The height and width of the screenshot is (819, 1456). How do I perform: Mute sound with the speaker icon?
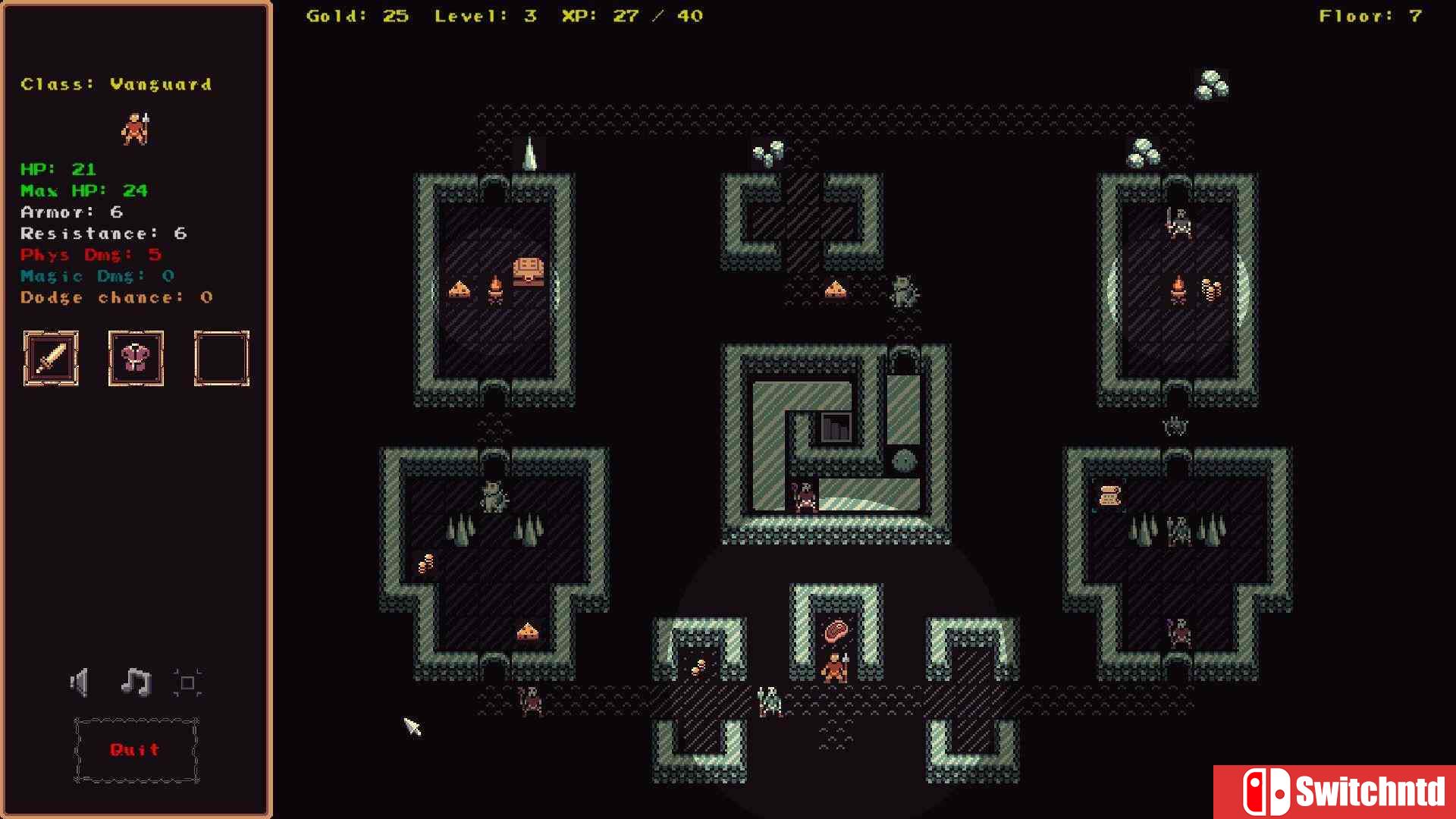[x=79, y=682]
